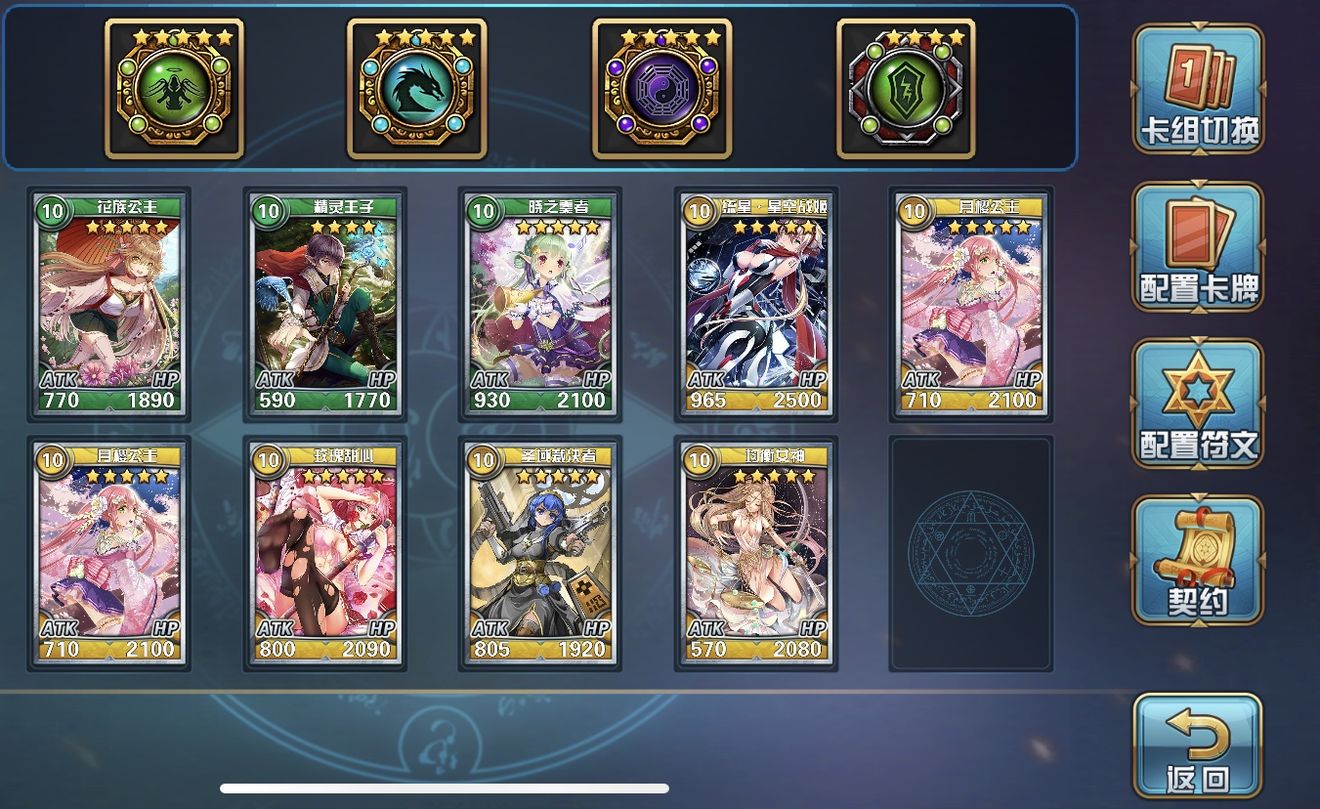This screenshot has width=1320, height=809.
Task: Click the empty magic circle card slot
Action: pyautogui.click(x=970, y=555)
